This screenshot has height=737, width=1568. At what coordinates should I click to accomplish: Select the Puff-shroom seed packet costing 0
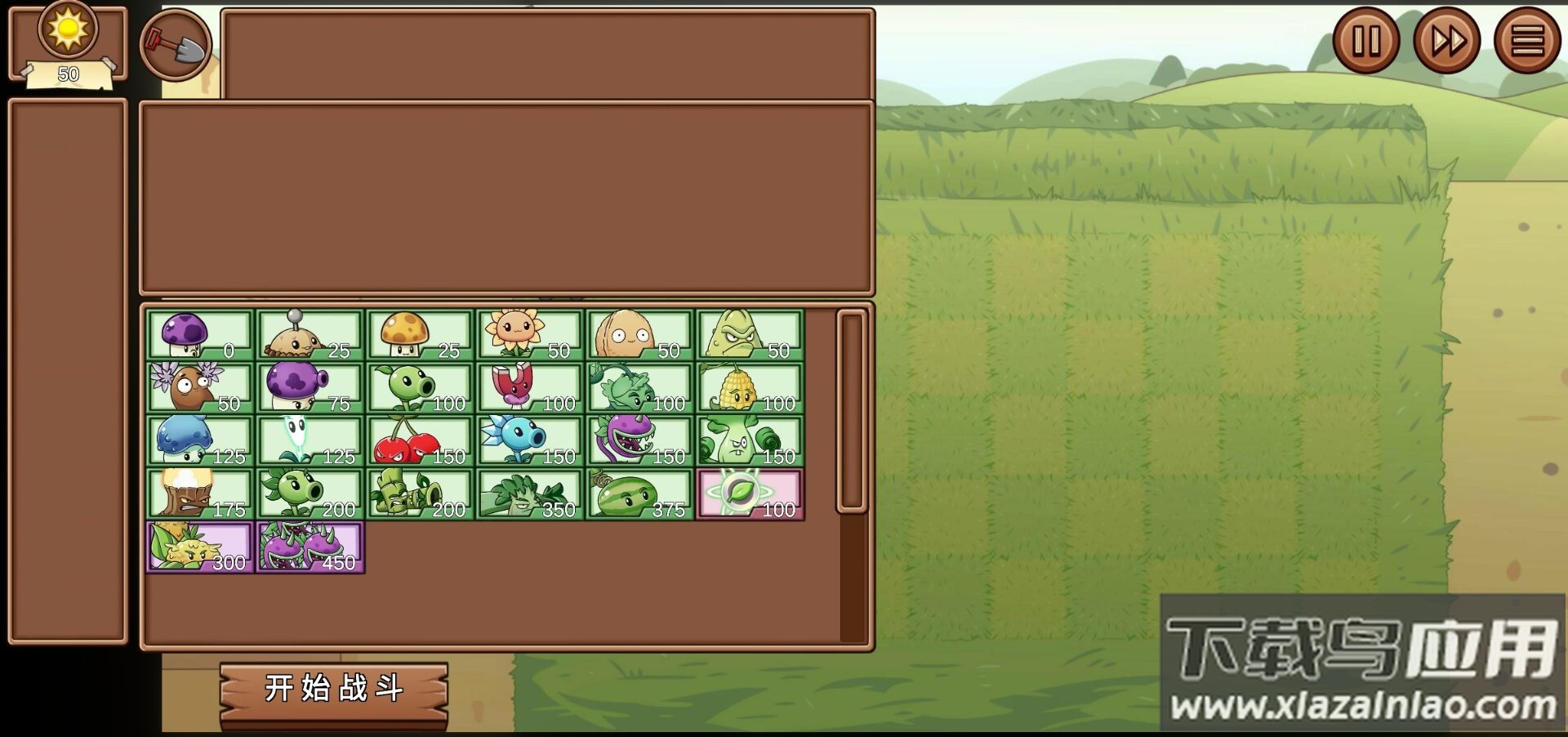(200, 331)
